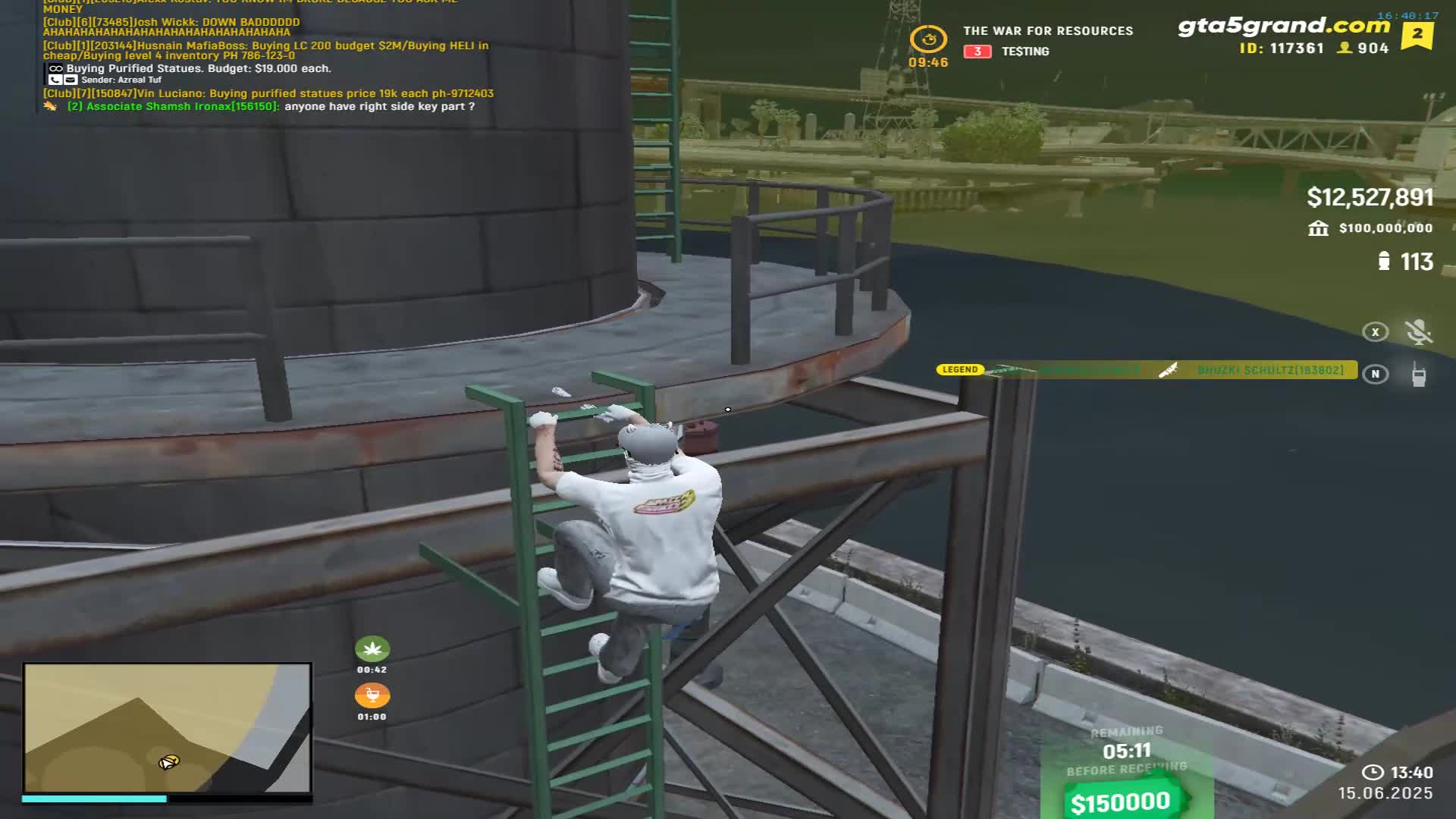1456x819 pixels.
Task: Click the yellow bookmark badge numbered 2
Action: 1417,35
